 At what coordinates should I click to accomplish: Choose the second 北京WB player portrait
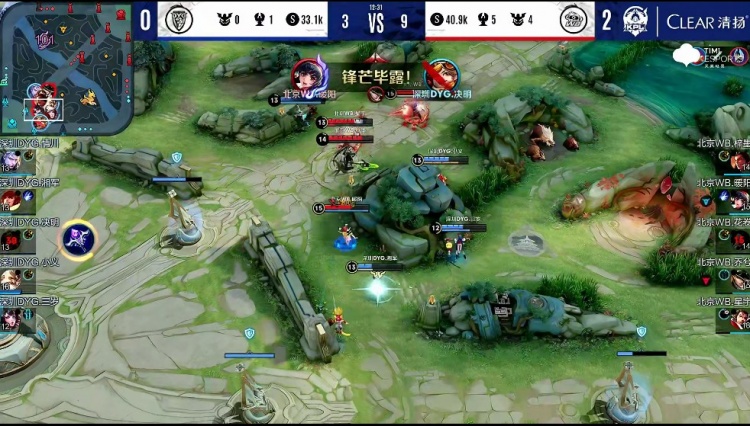pyautogui.click(x=737, y=201)
